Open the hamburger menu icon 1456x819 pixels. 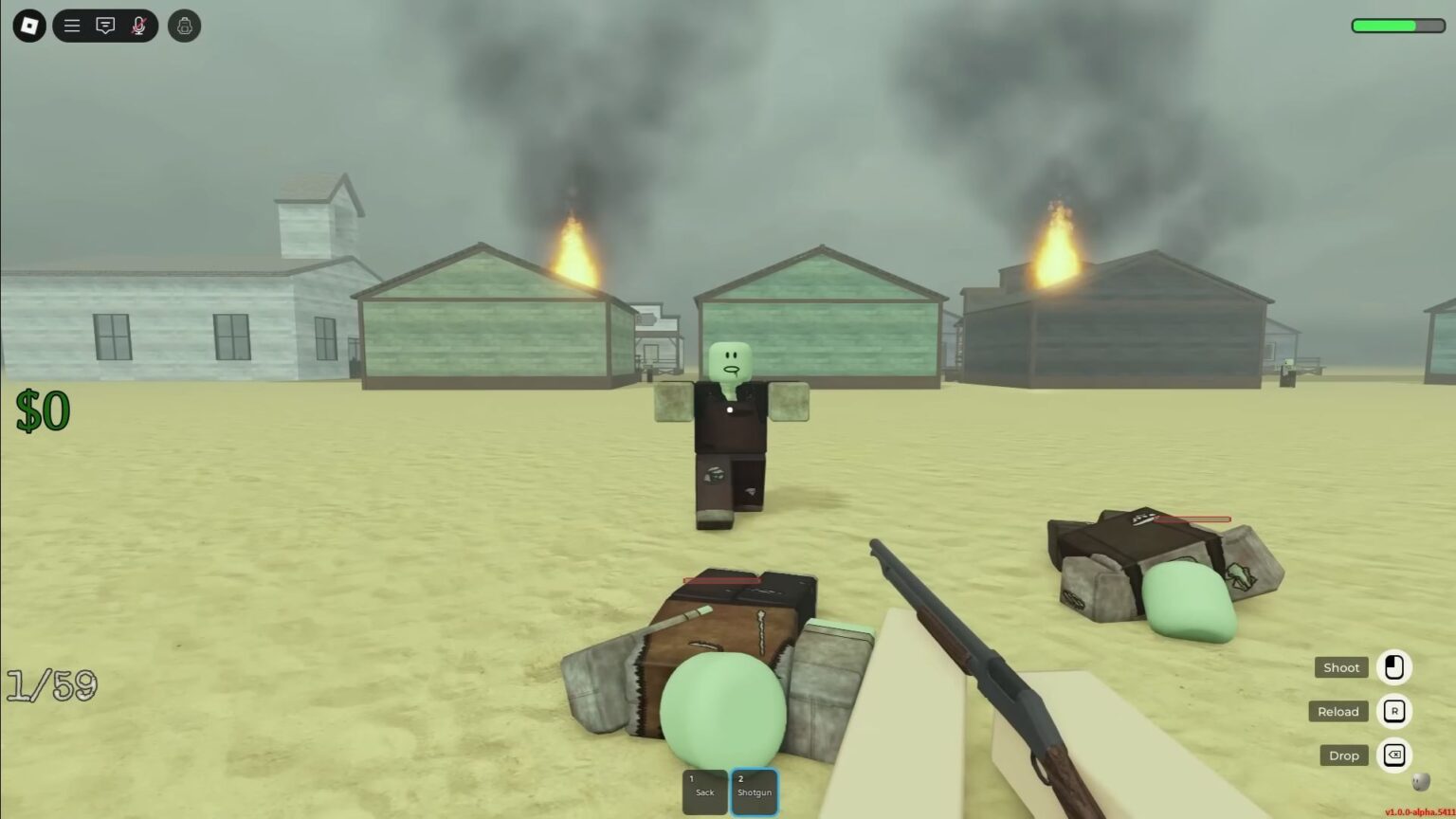tap(71, 26)
